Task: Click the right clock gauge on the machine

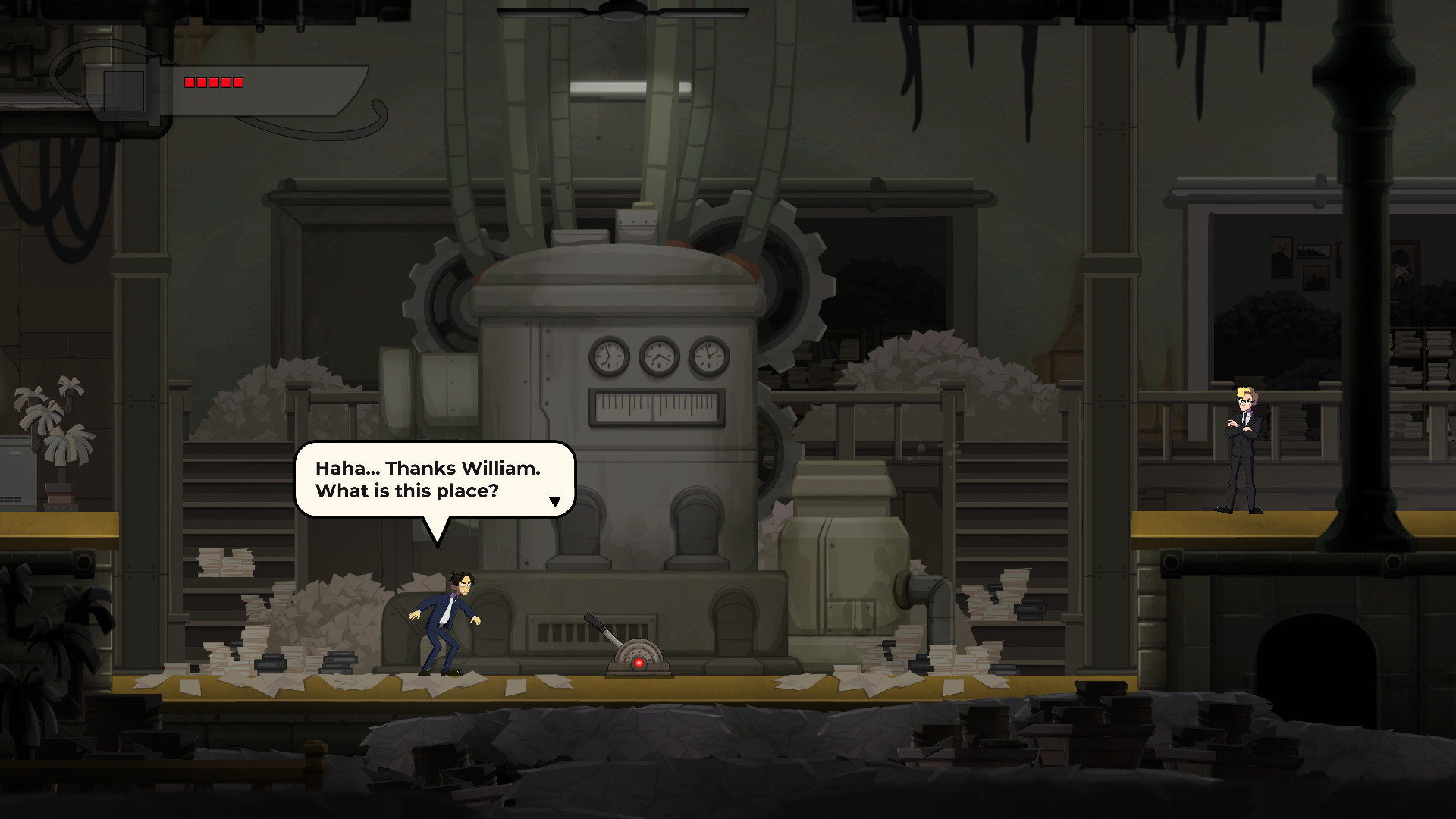Action: click(x=710, y=358)
